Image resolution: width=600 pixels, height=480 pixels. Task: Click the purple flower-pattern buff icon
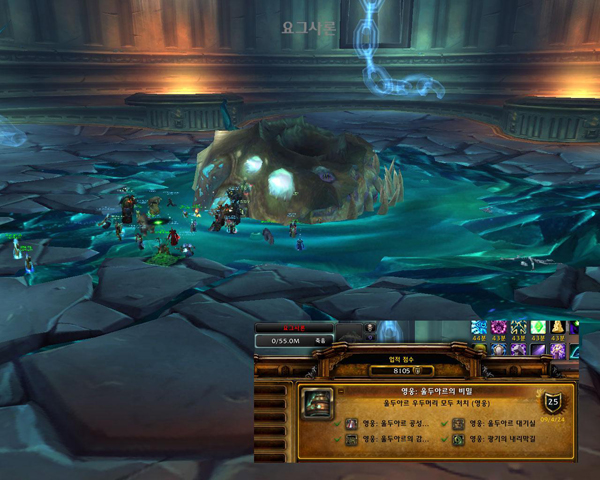(x=499, y=328)
